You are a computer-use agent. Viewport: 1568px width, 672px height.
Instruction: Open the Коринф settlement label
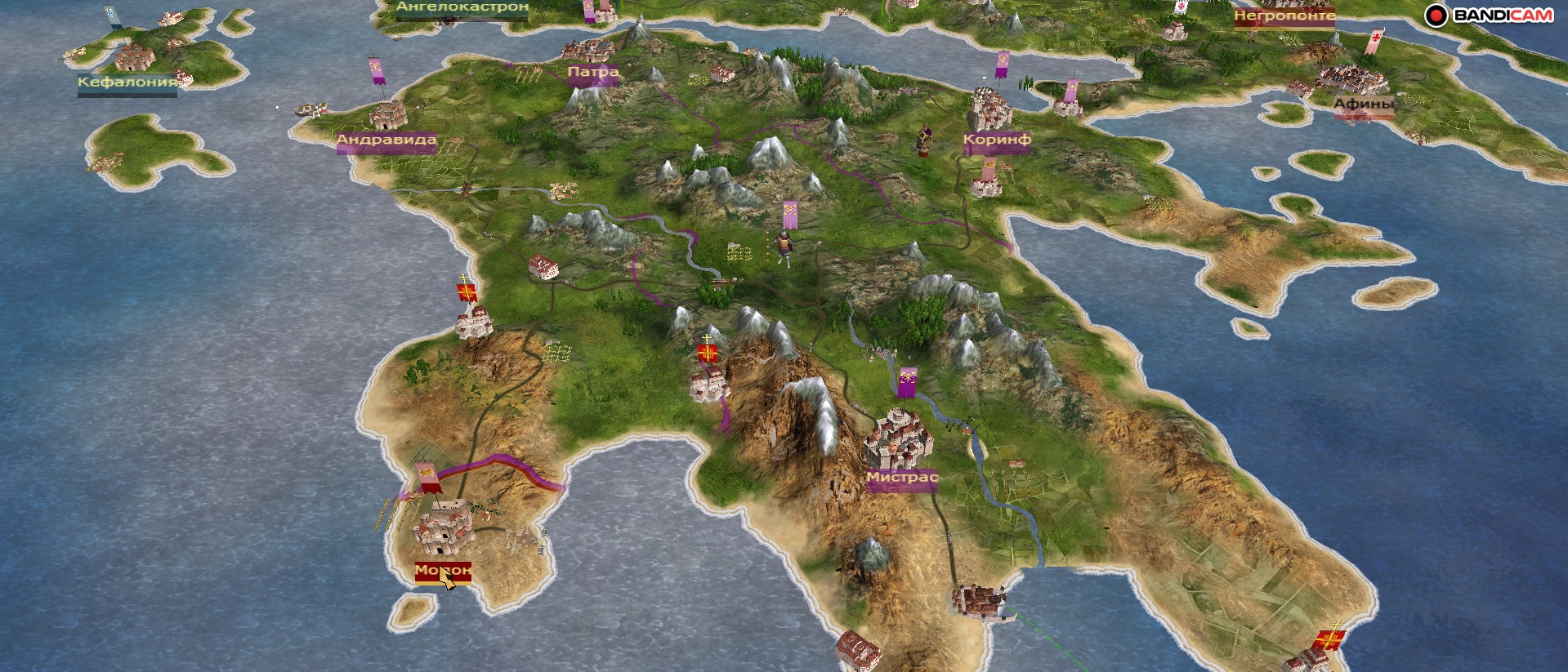[997, 140]
